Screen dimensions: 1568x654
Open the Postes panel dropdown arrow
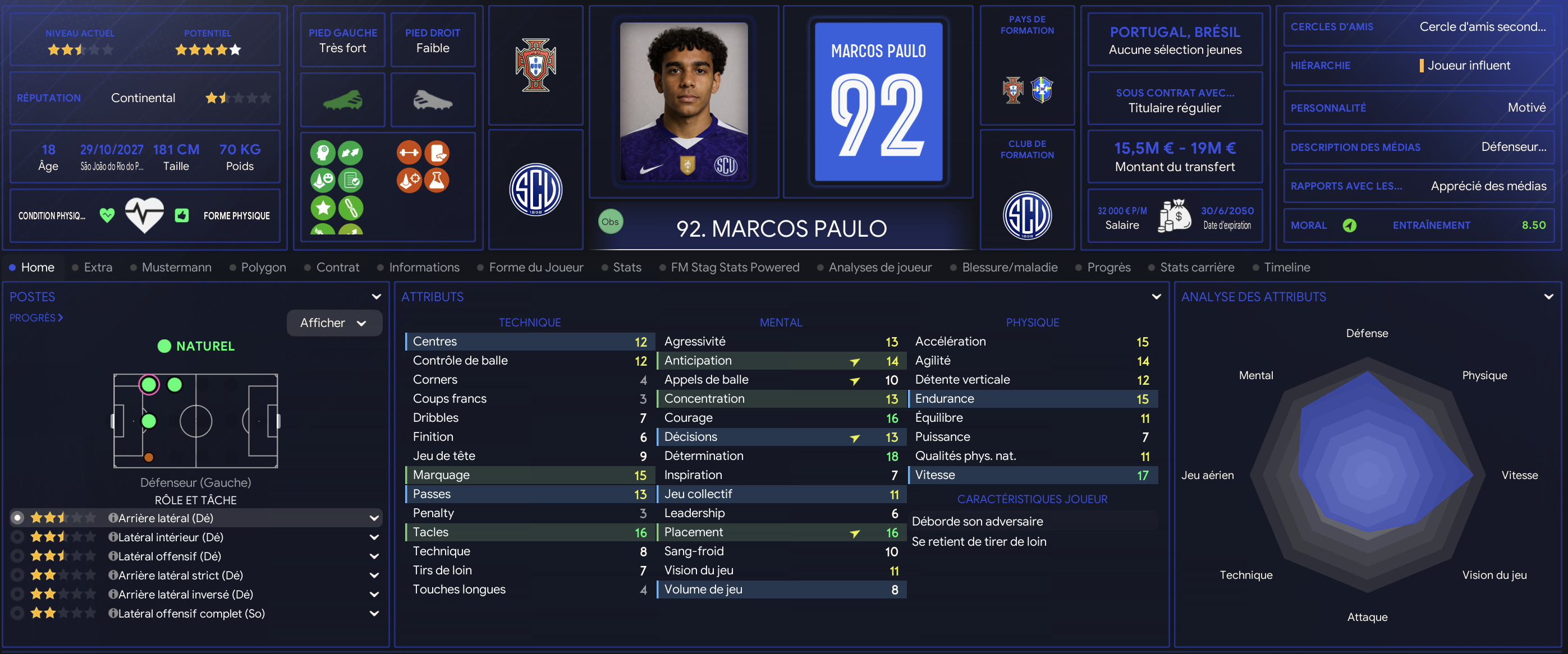click(x=376, y=297)
